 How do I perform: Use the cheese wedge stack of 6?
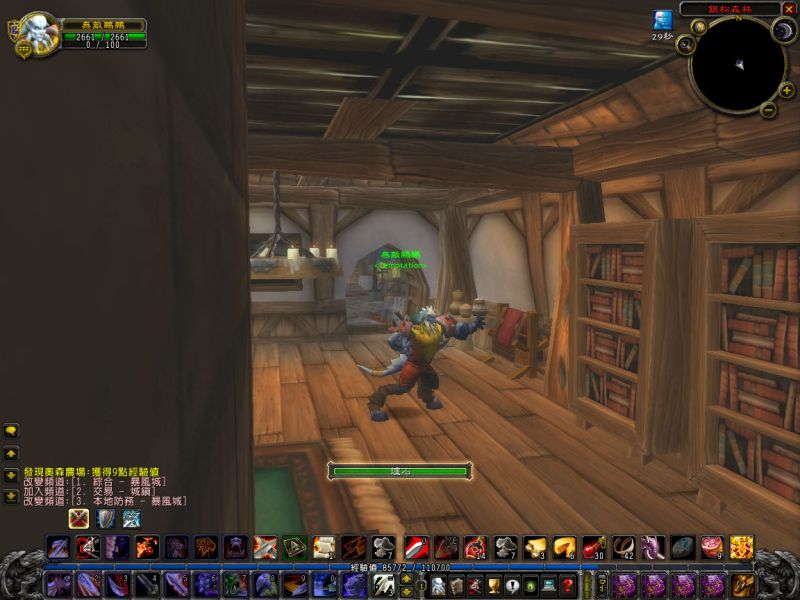click(x=564, y=547)
